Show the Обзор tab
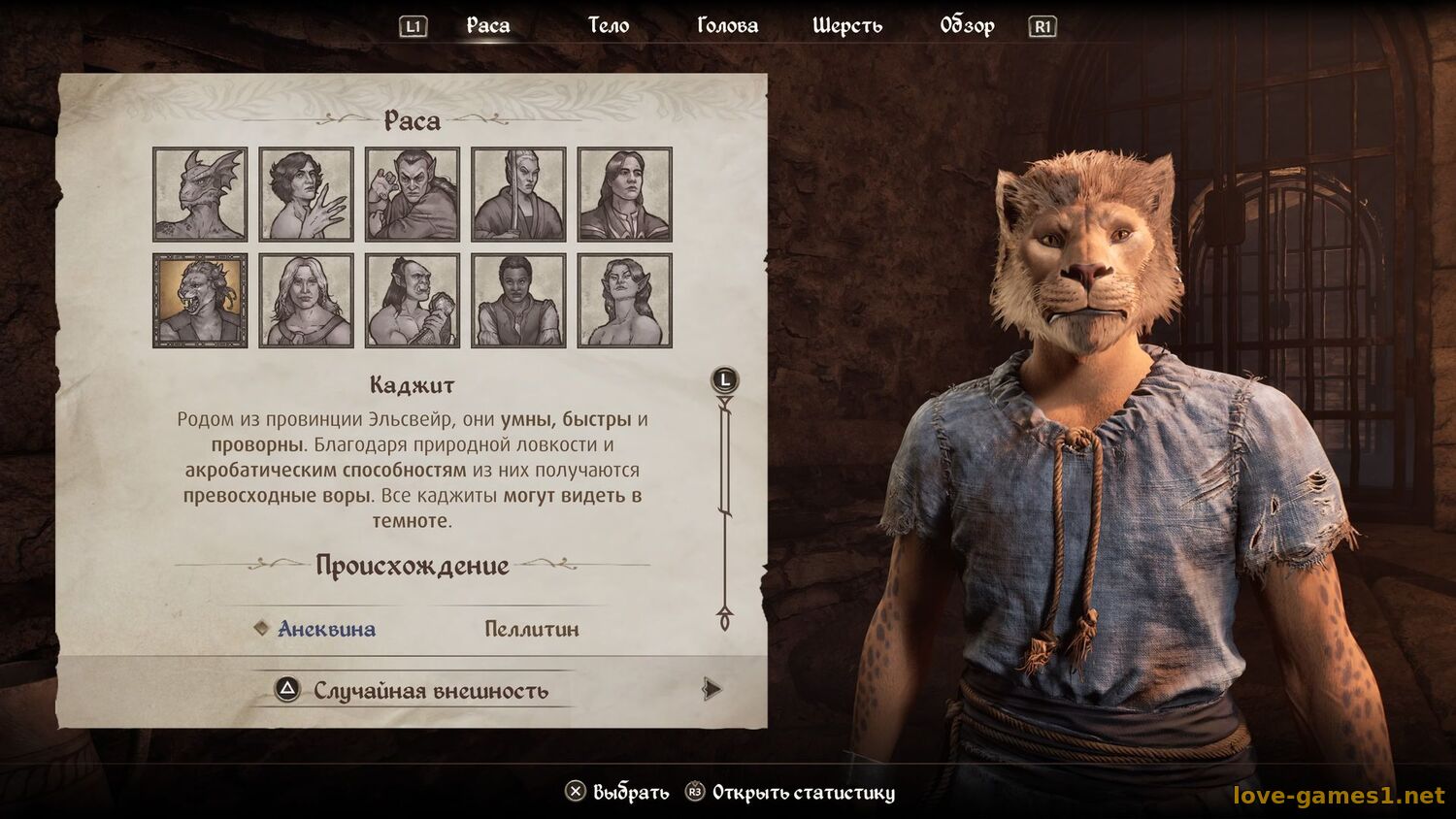This screenshot has width=1456, height=819. click(967, 26)
